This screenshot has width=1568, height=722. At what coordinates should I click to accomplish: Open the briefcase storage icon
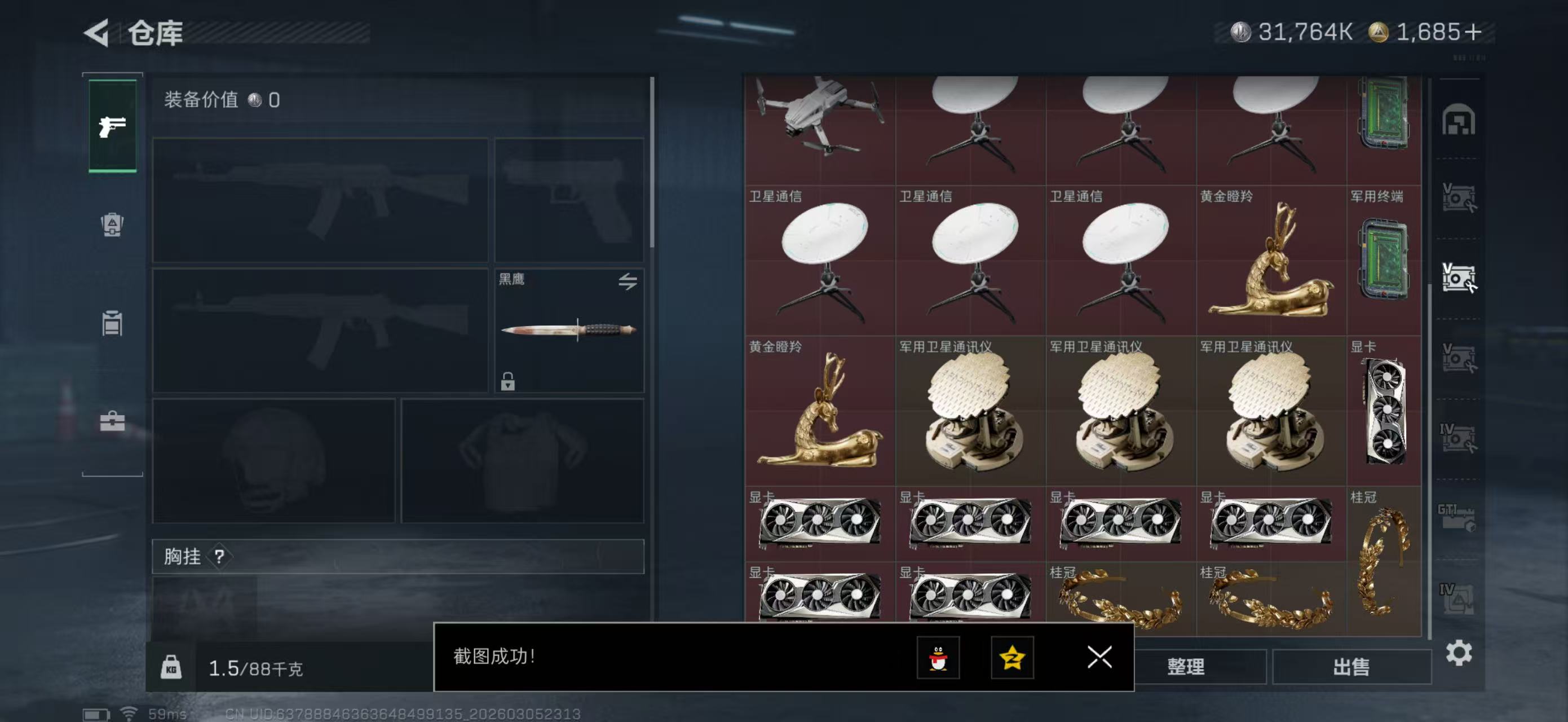click(x=113, y=422)
